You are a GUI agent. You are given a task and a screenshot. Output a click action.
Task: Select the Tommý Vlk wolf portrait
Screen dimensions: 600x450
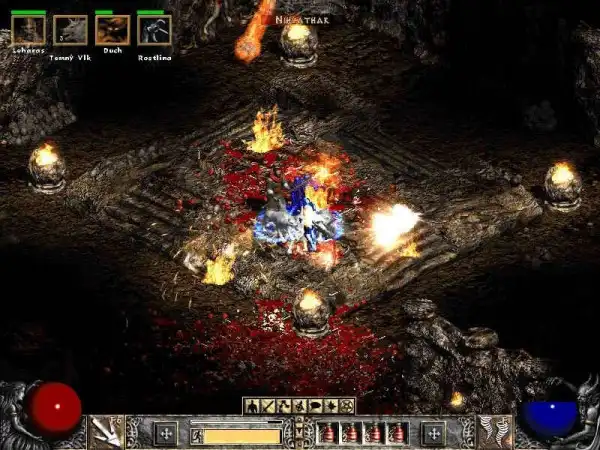70,30
